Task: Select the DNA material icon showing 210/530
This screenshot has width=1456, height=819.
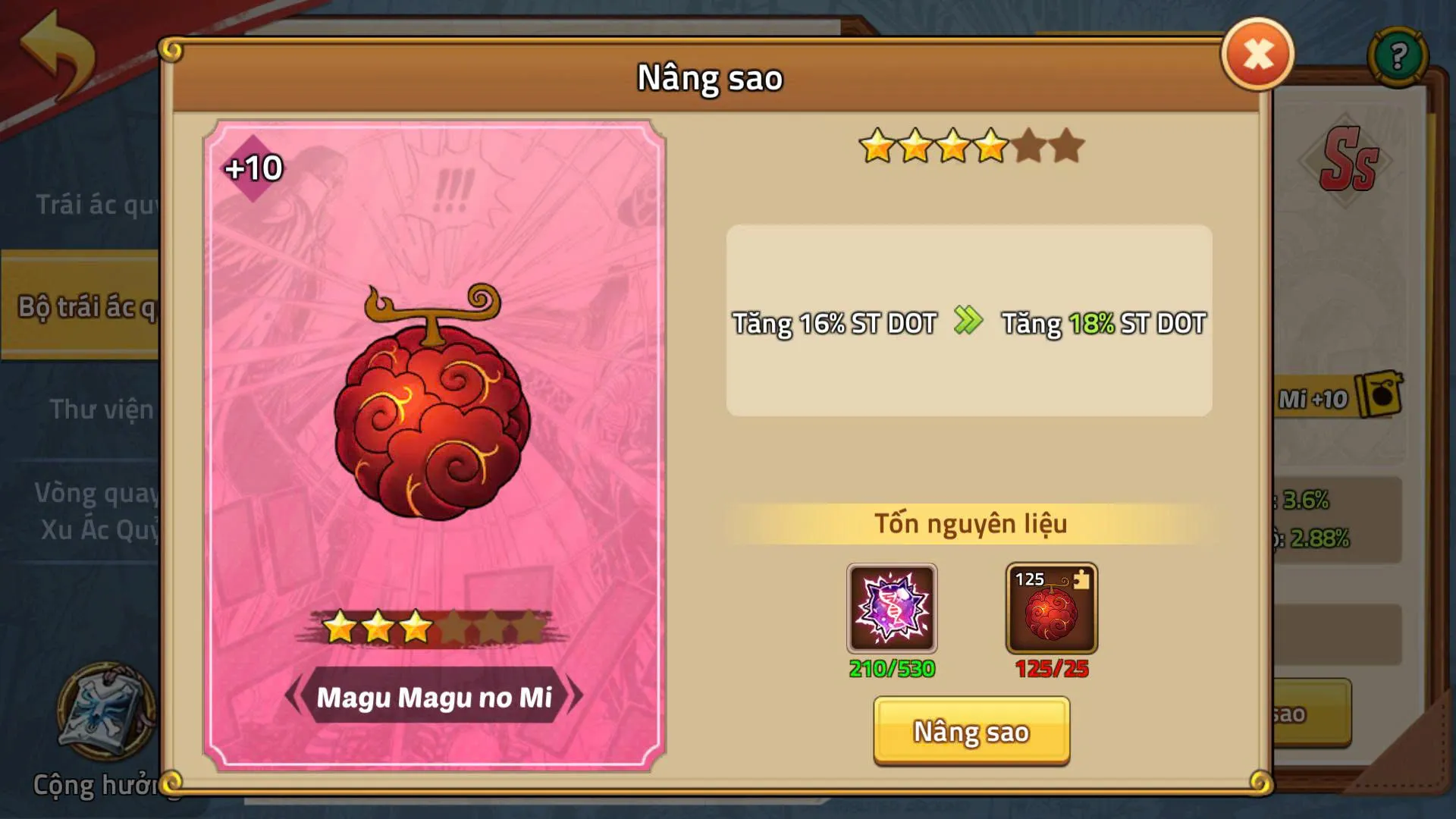Action: tap(893, 607)
